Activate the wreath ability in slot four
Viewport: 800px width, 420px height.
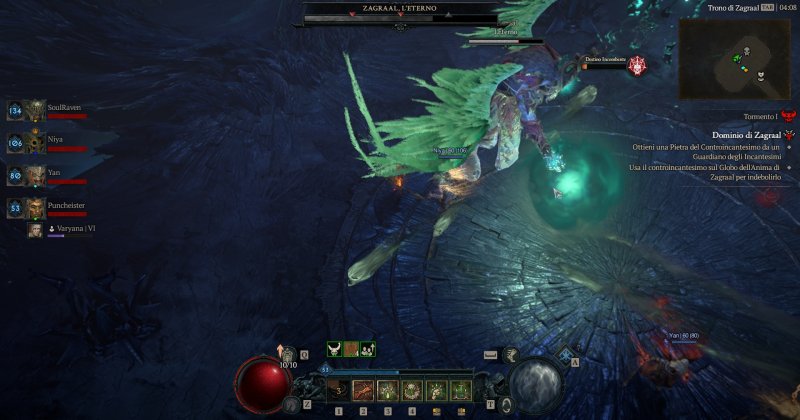(411, 390)
